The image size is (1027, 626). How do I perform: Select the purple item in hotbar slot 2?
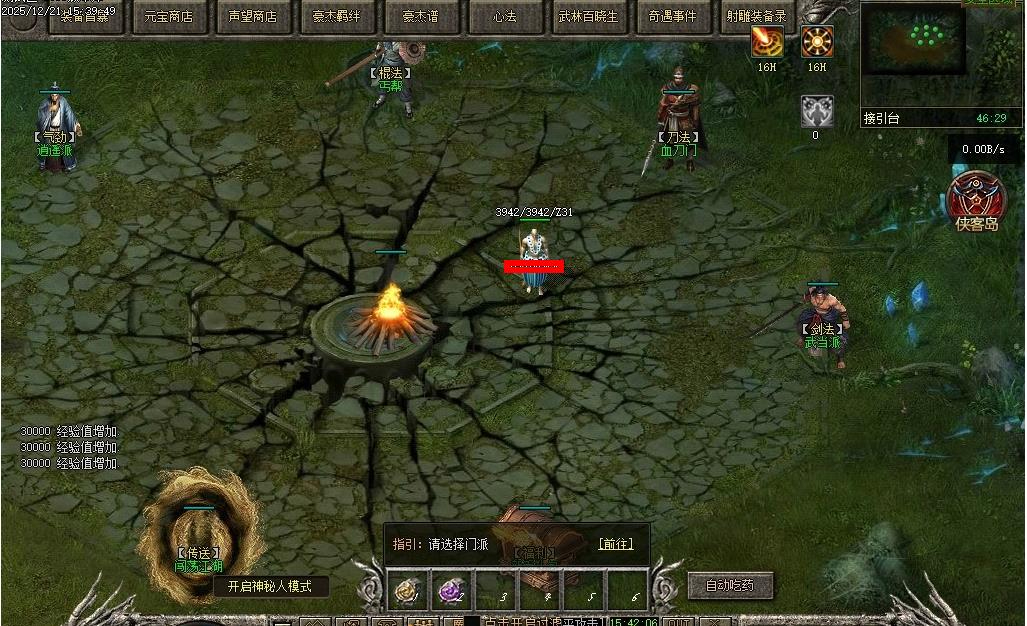452,591
